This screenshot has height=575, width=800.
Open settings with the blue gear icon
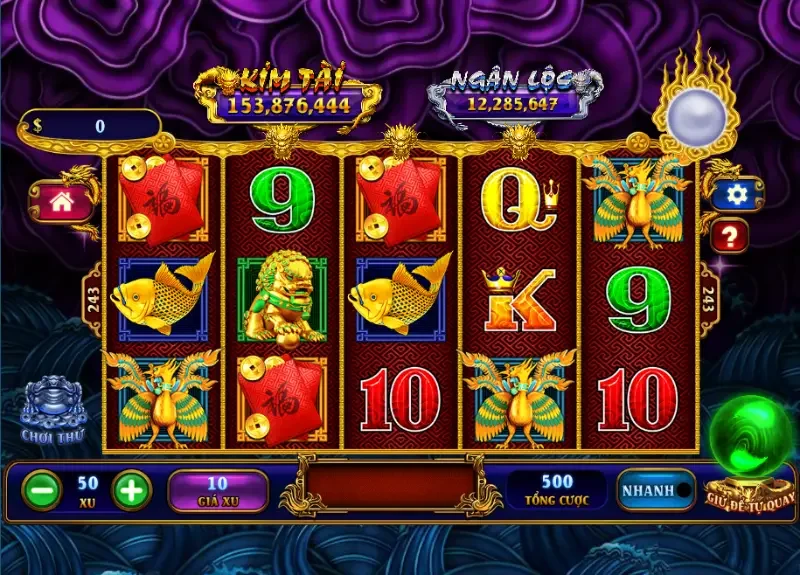click(737, 194)
